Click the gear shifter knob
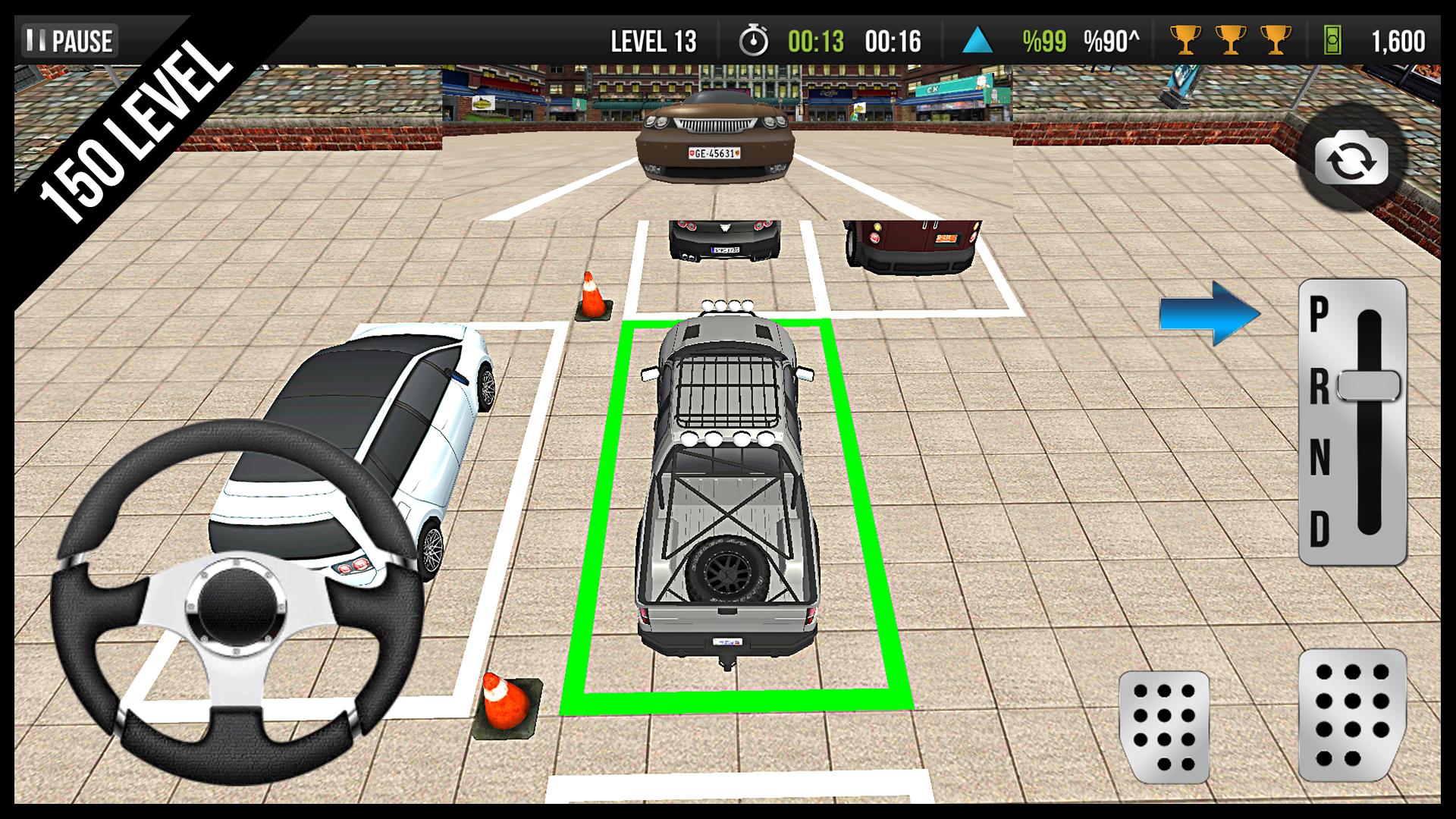Screen dimensions: 1456x819 click(1369, 386)
